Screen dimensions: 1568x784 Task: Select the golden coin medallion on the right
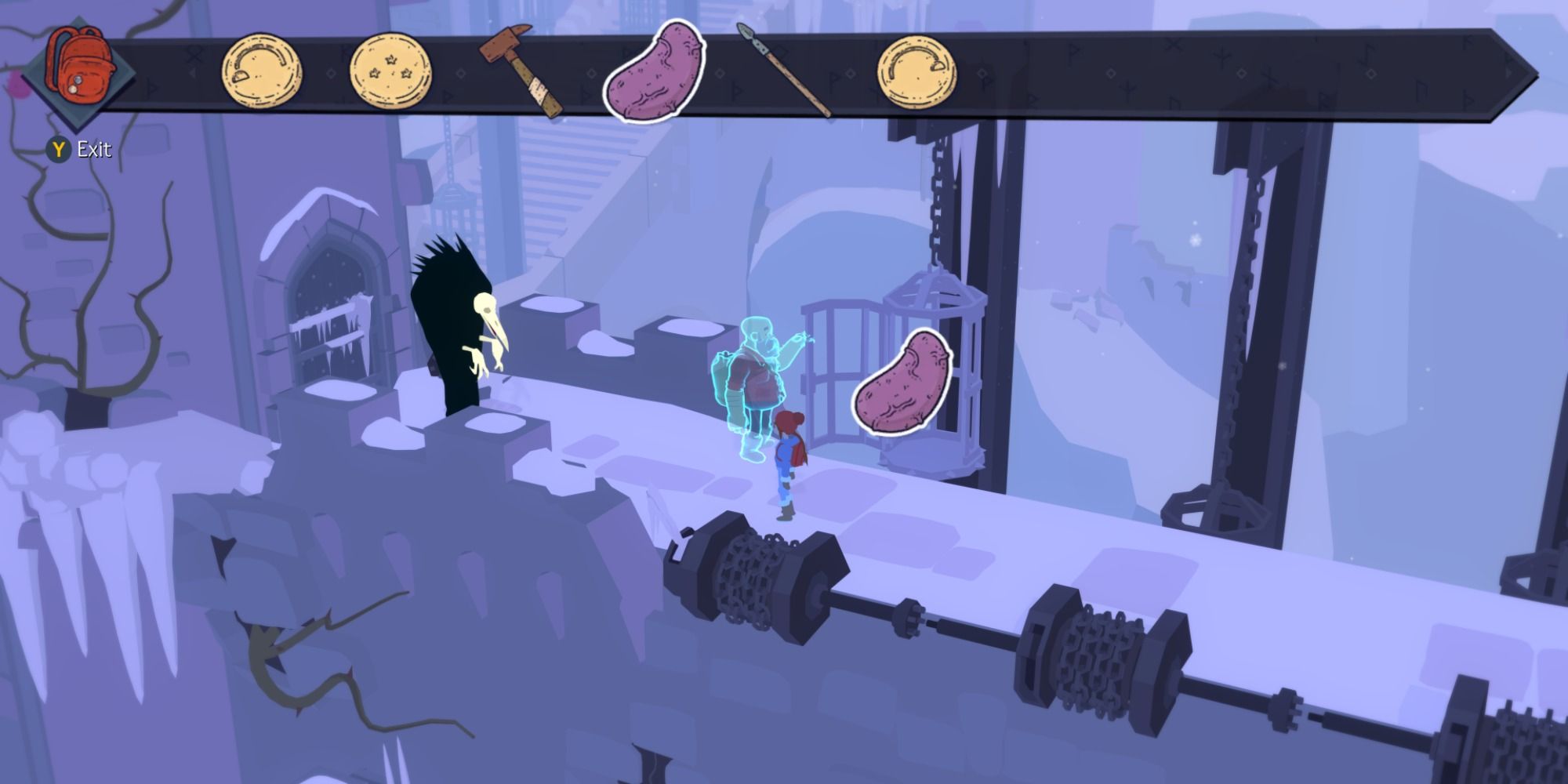tap(916, 71)
